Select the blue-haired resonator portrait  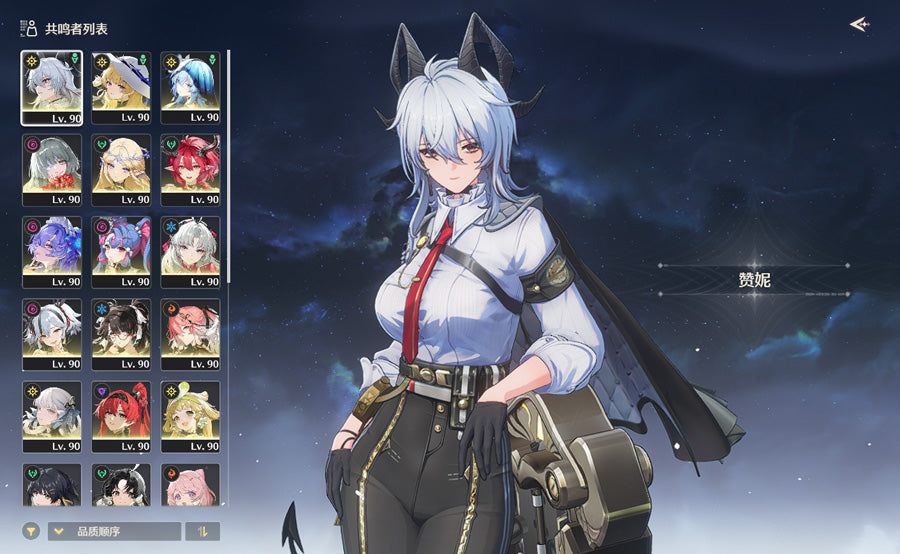pyautogui.click(x=190, y=88)
